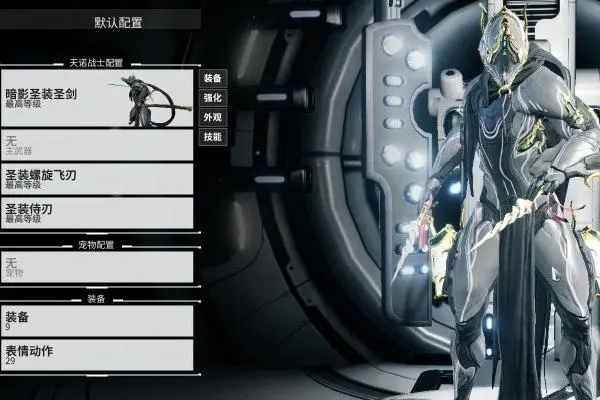
Task: Choose the 技能 abilities tab
Action: tap(212, 137)
